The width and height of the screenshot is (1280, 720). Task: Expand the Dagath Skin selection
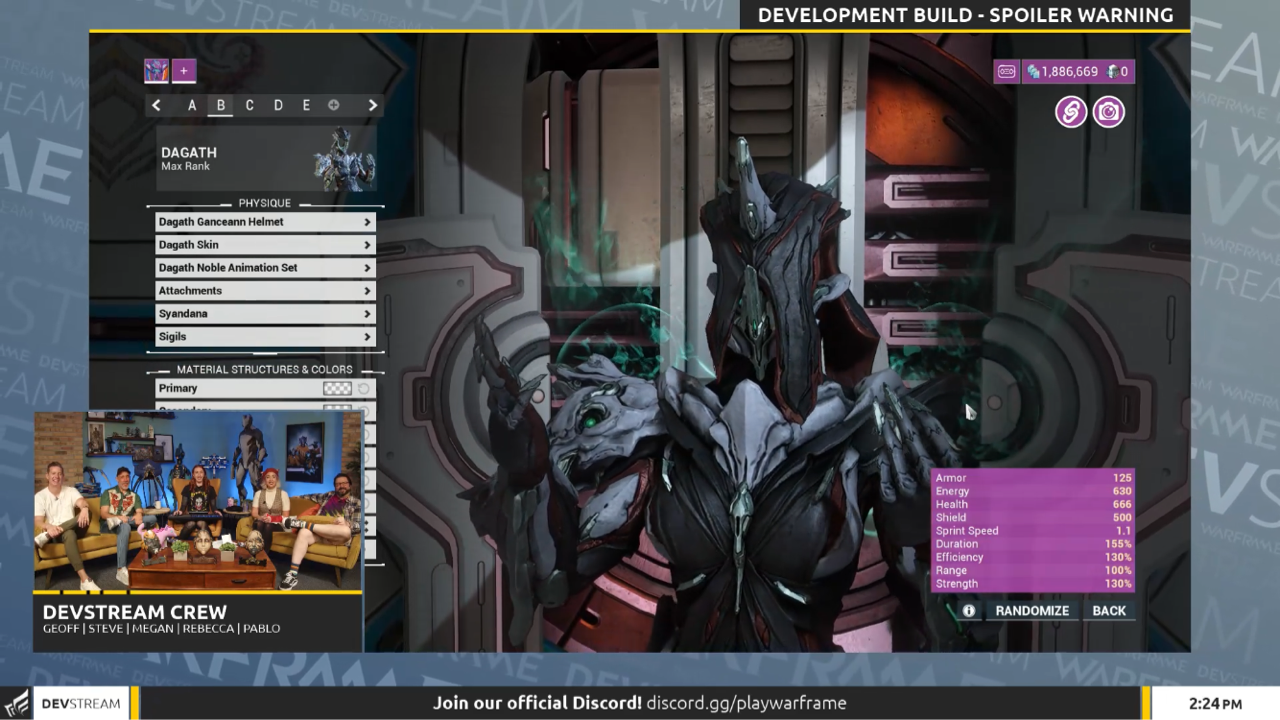[x=264, y=244]
